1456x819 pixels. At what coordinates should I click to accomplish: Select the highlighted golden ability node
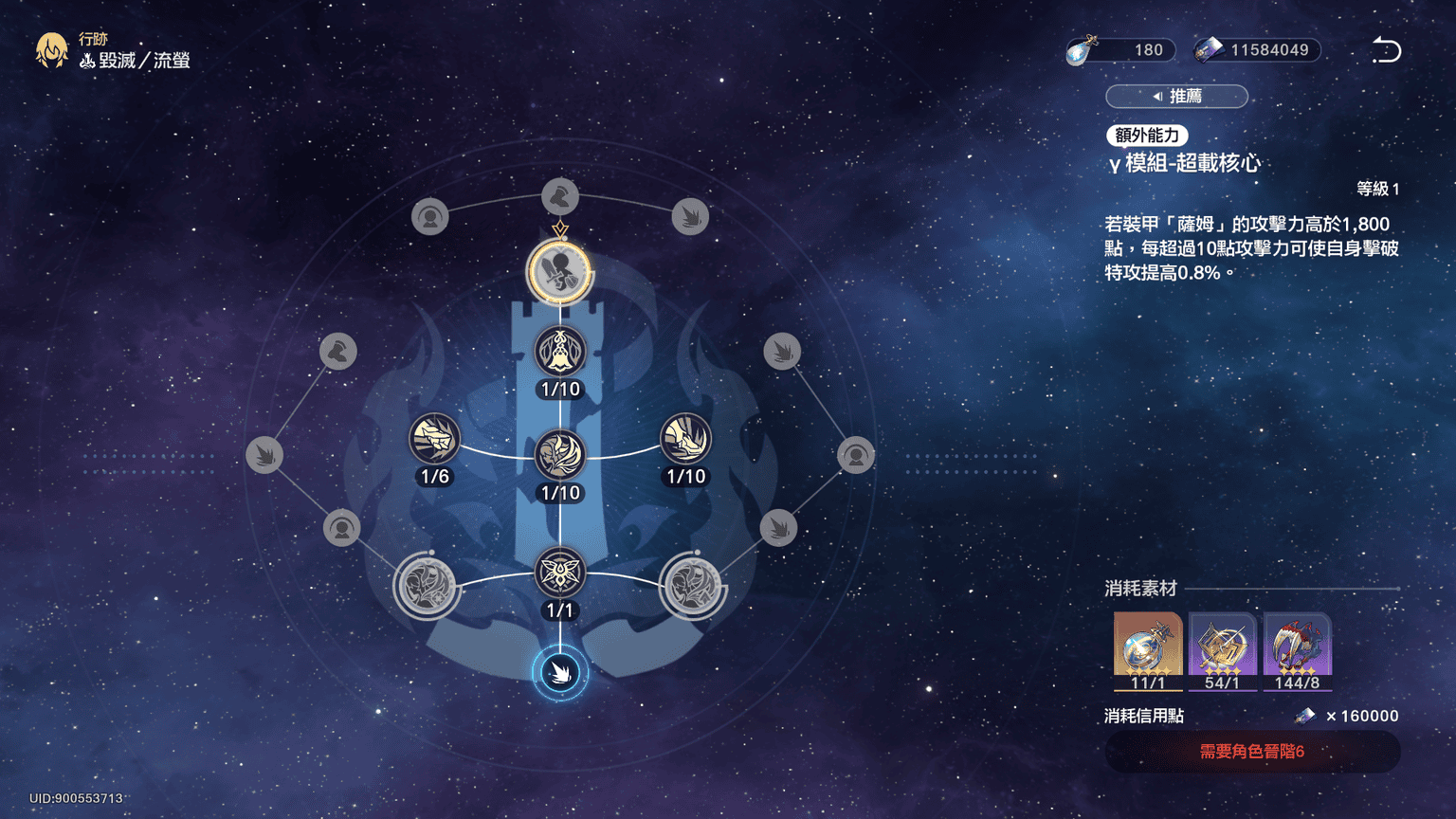tap(560, 272)
